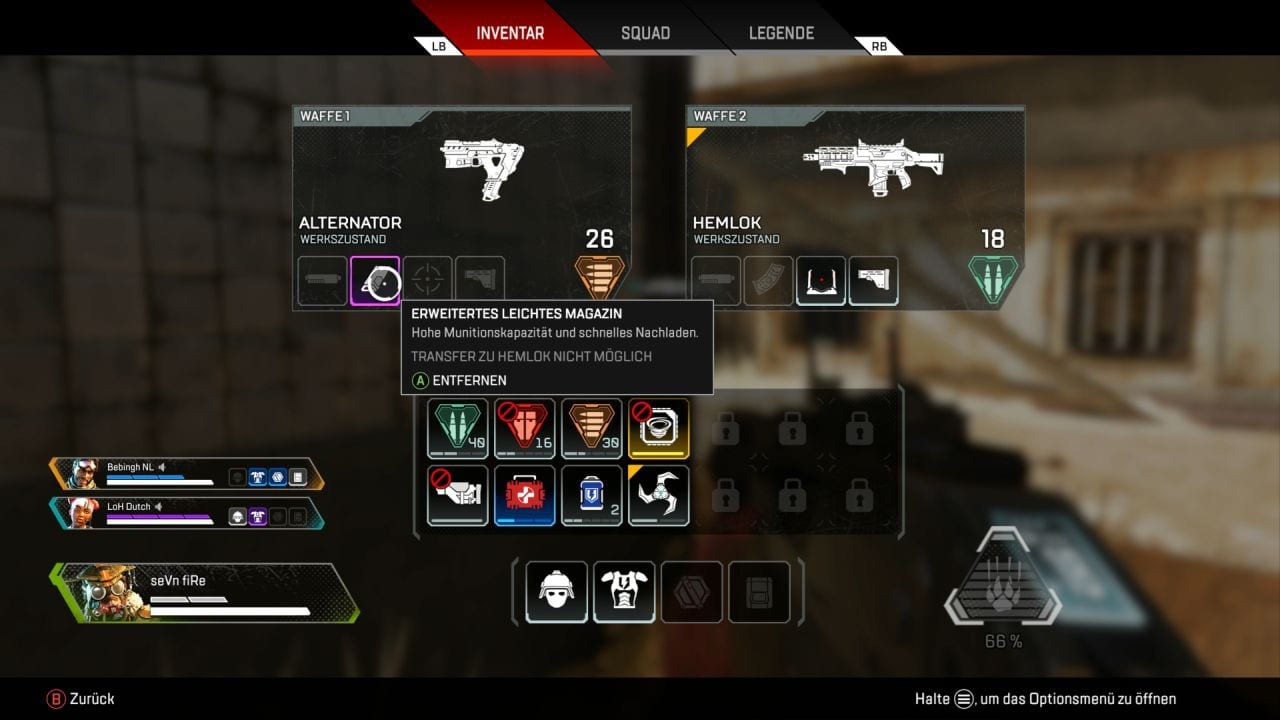The height and width of the screenshot is (720, 1280).
Task: Select the blue shield cell stack
Action: 592,495
